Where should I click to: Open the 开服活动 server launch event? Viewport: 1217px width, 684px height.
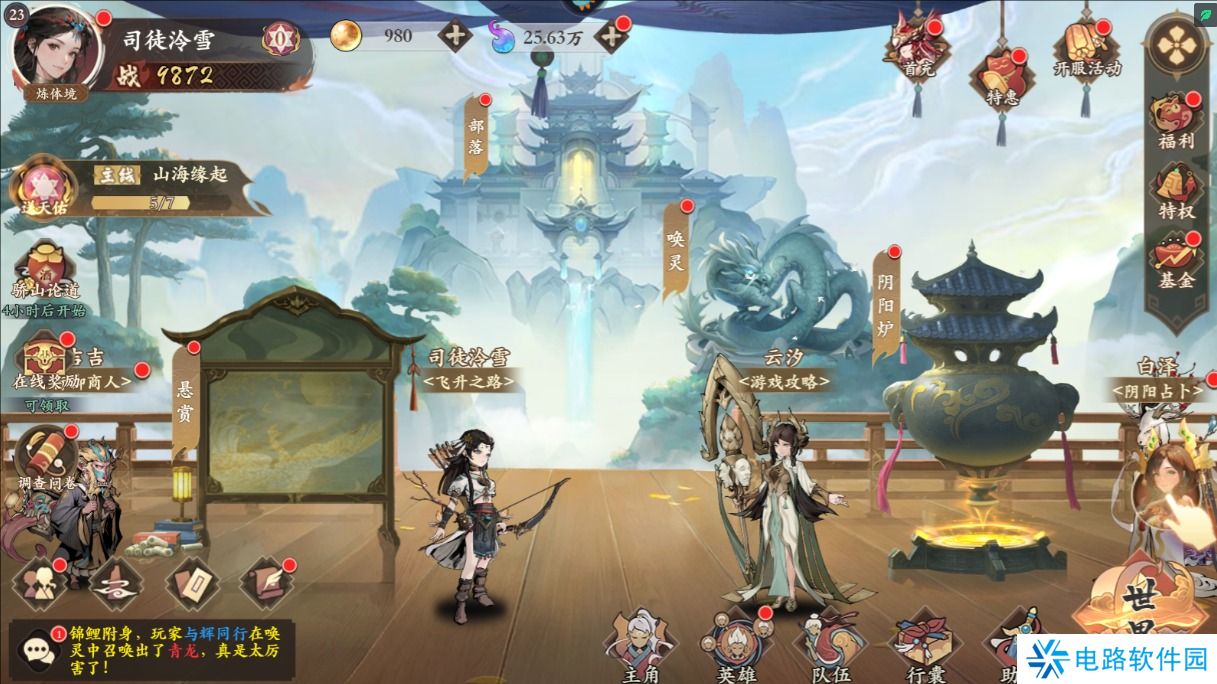click(1086, 50)
